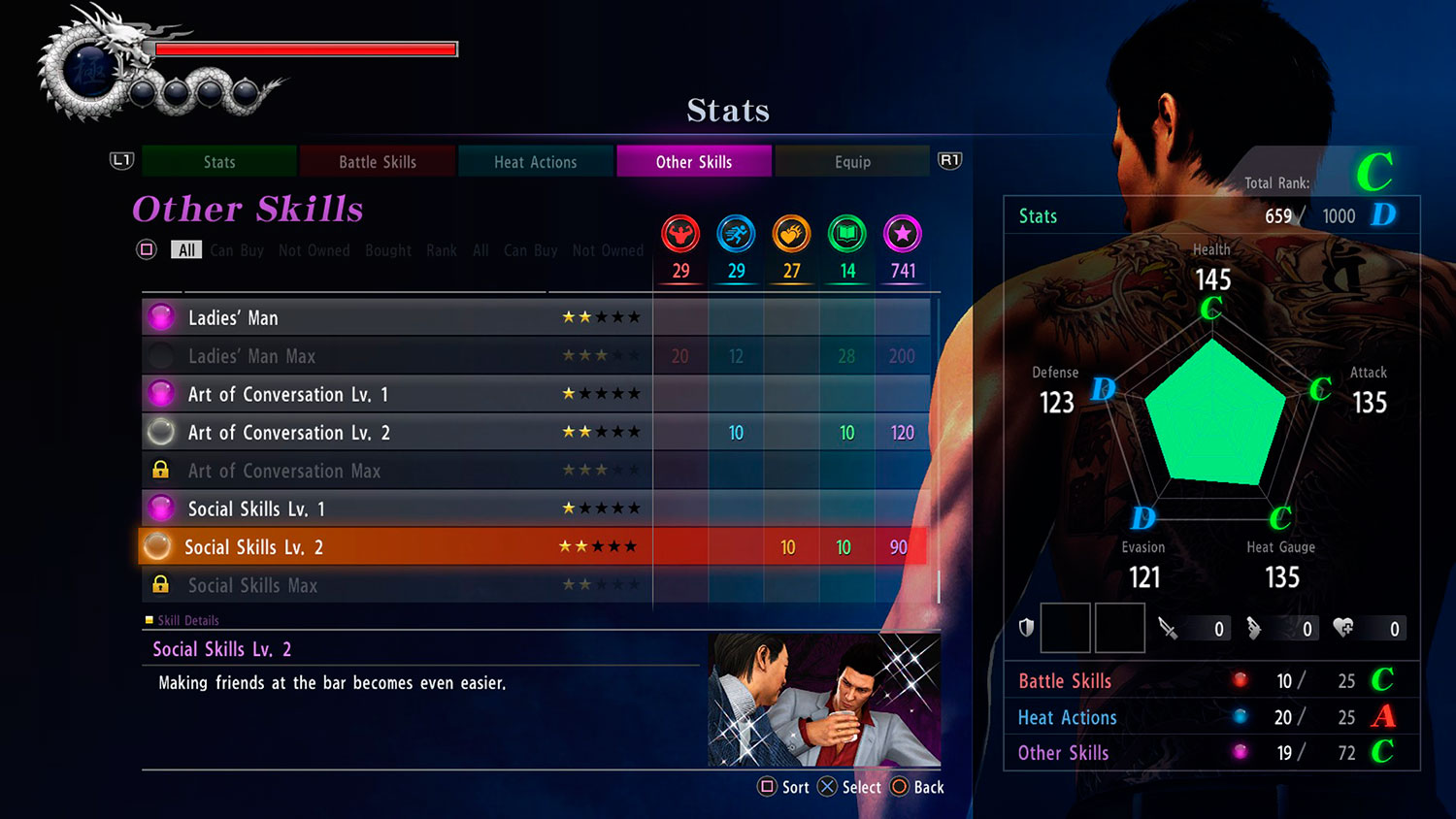Screen dimensions: 1456x819
Task: Select the Agility runner stat icon
Action: click(736, 233)
